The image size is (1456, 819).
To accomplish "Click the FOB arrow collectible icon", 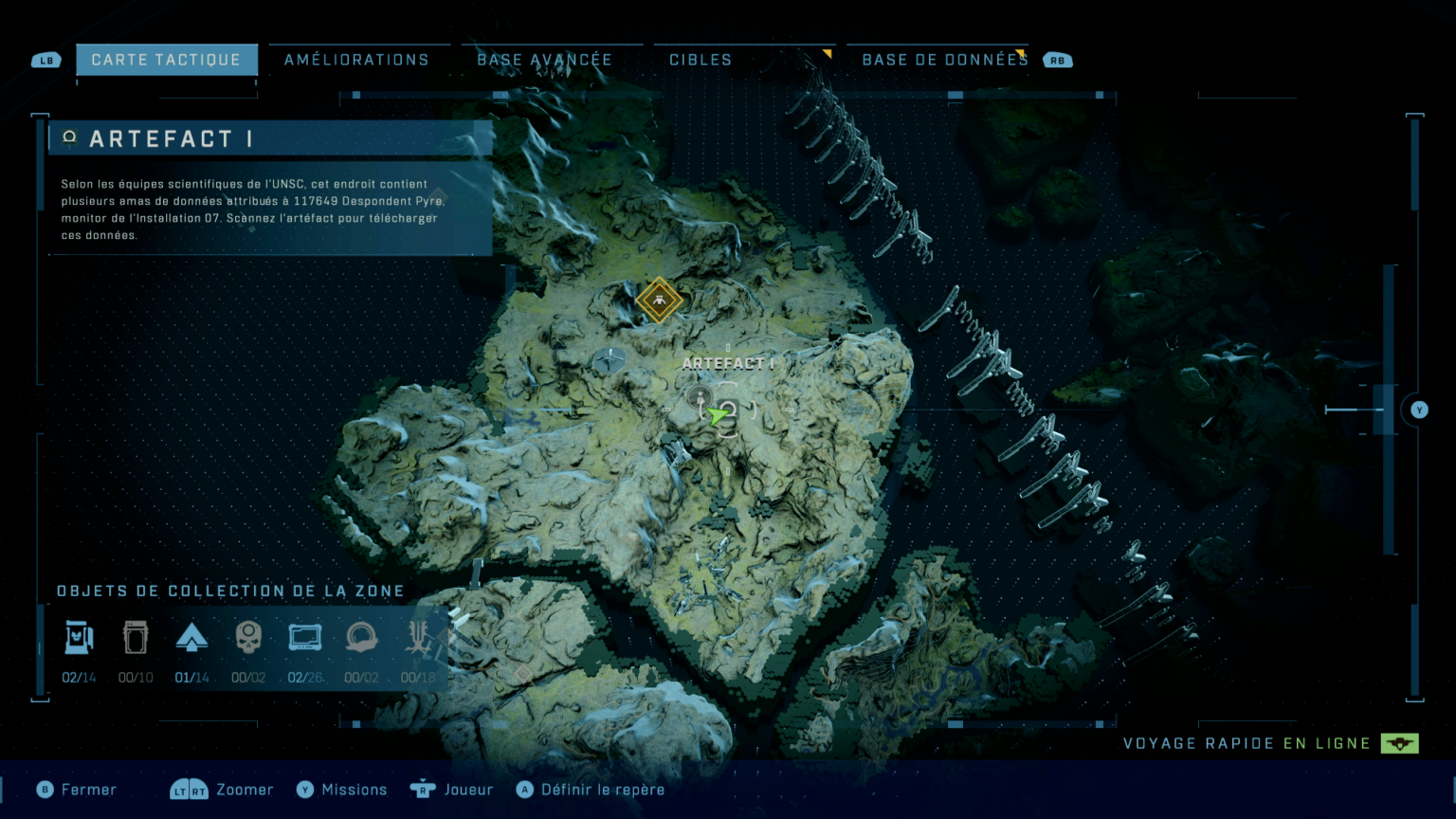I will 192,636.
